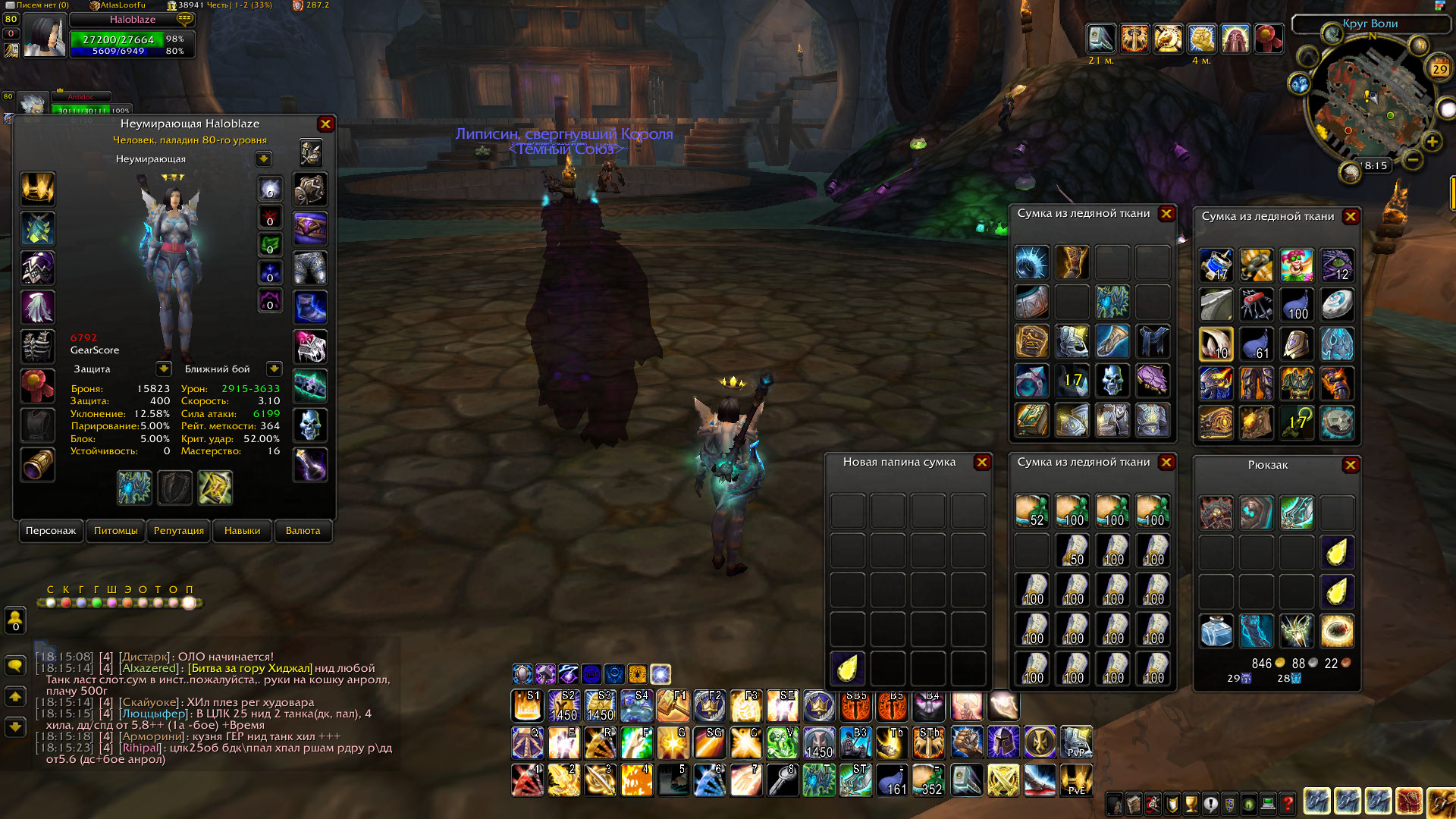Open the calendar icon showing 29
The width and height of the screenshot is (1456, 819).
click(1439, 69)
